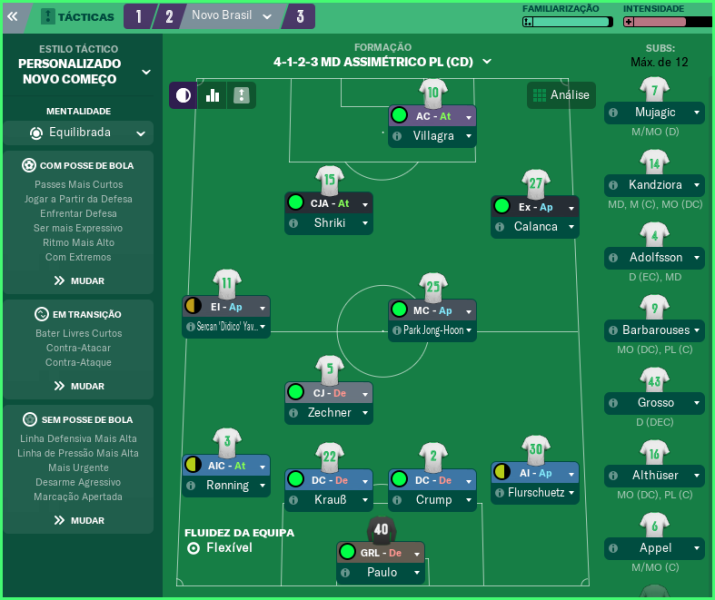Choose goalkeeper Paulo's name box
This screenshot has width=715, height=600.
(x=381, y=573)
